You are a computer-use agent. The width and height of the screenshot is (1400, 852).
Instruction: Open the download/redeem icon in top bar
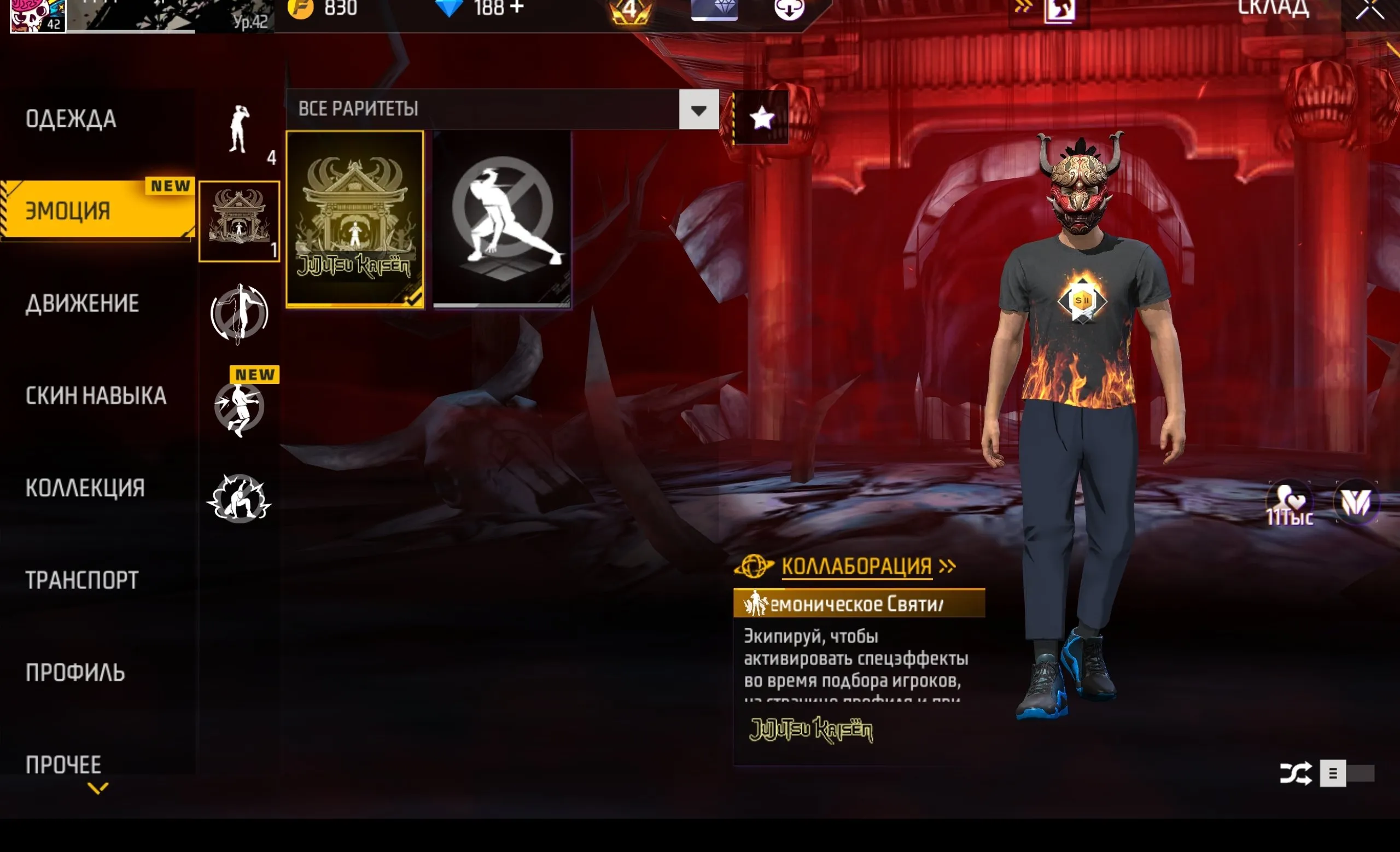tap(789, 9)
